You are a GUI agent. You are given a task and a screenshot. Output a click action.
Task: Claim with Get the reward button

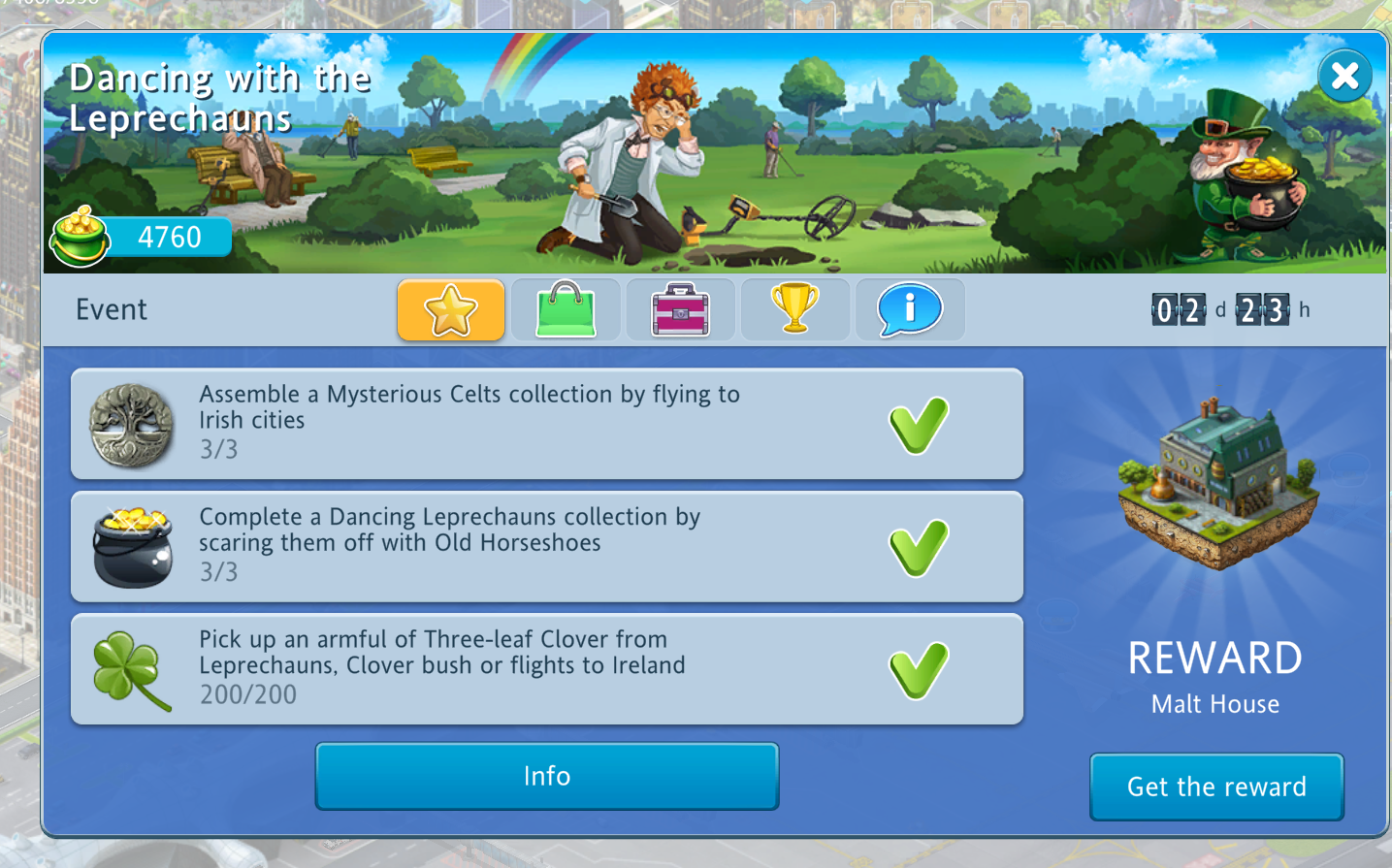pos(1216,787)
